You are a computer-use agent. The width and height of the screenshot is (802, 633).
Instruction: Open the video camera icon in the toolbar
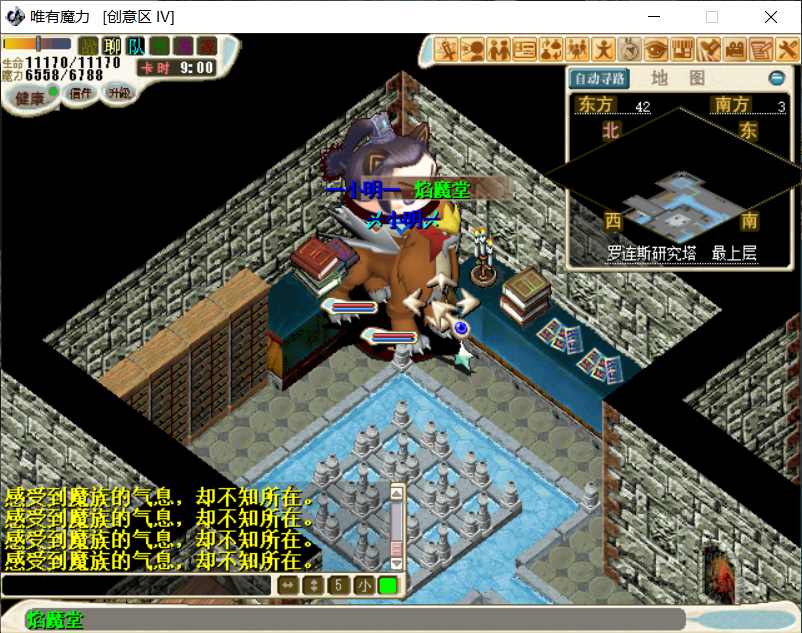pyautogui.click(x=735, y=48)
